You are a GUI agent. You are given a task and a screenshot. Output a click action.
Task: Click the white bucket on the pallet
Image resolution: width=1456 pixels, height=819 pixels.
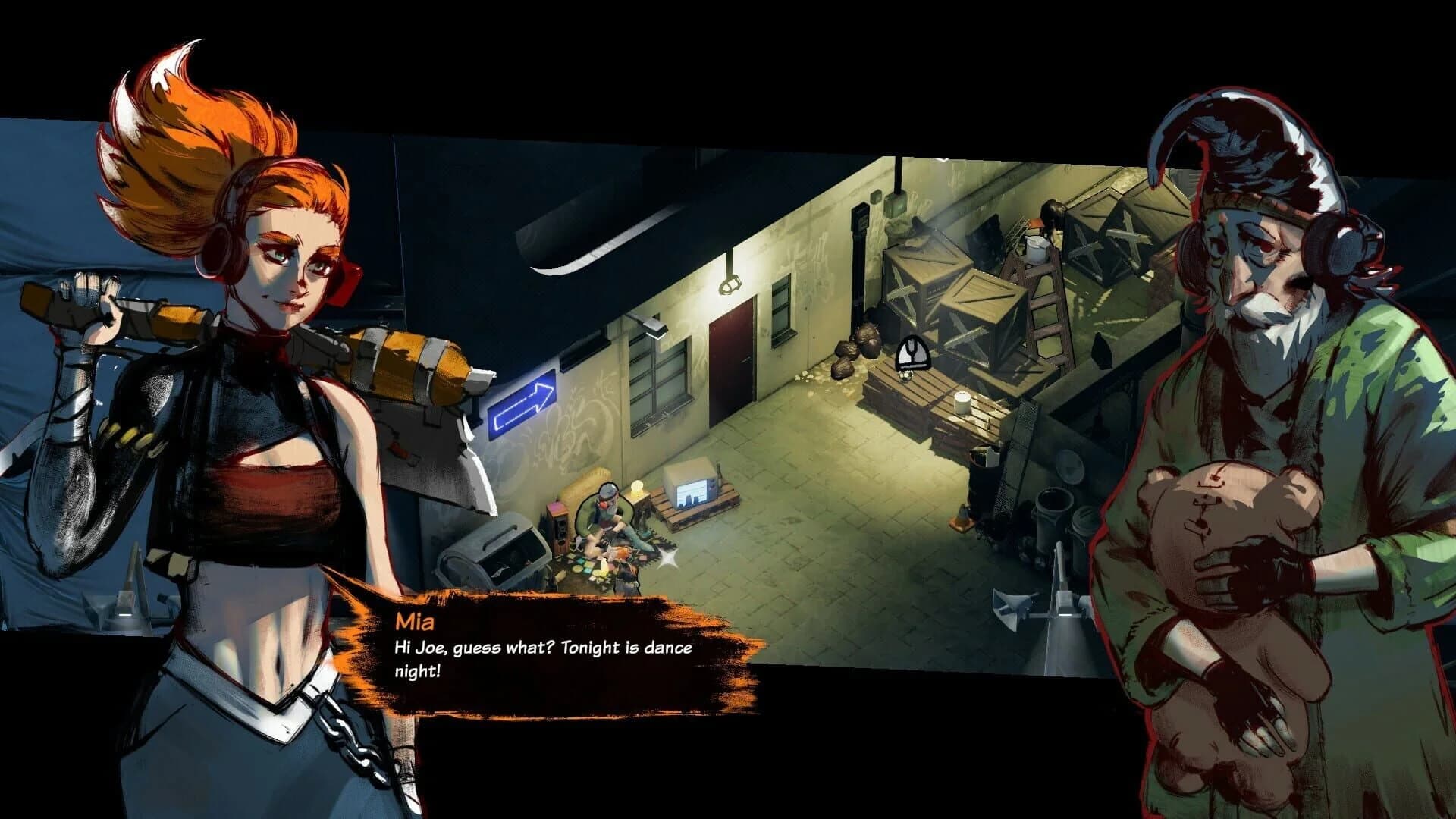pos(962,403)
